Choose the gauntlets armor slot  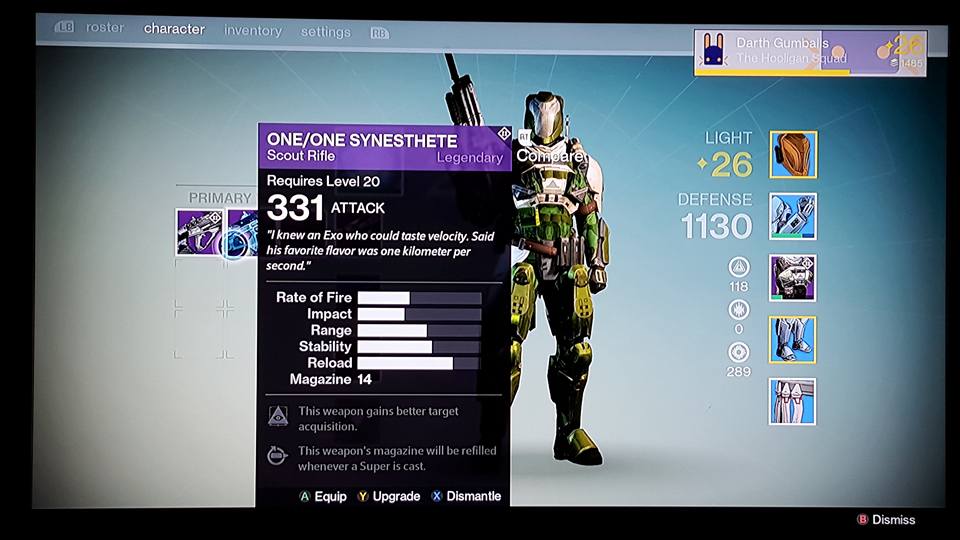pyautogui.click(x=793, y=216)
